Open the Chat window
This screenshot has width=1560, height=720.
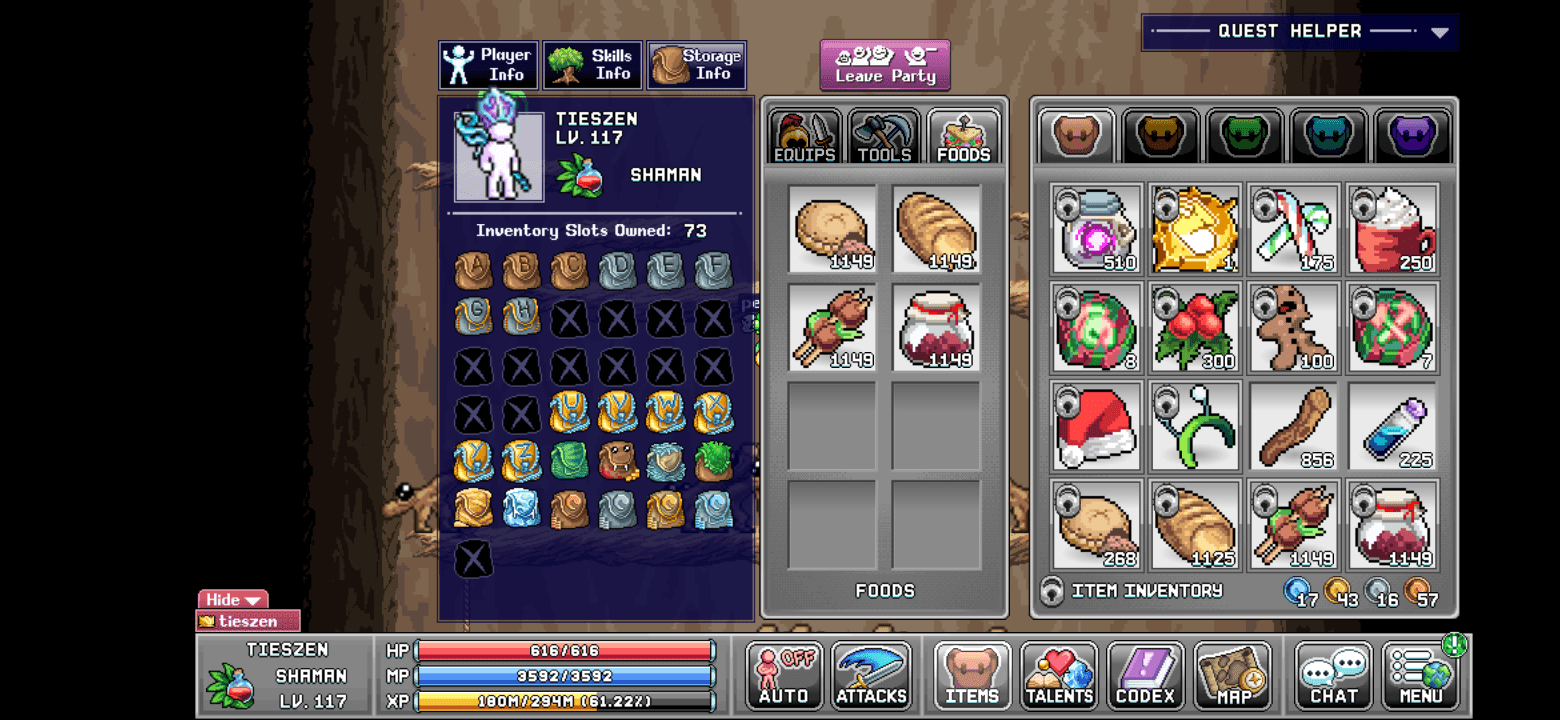[x=1333, y=675]
